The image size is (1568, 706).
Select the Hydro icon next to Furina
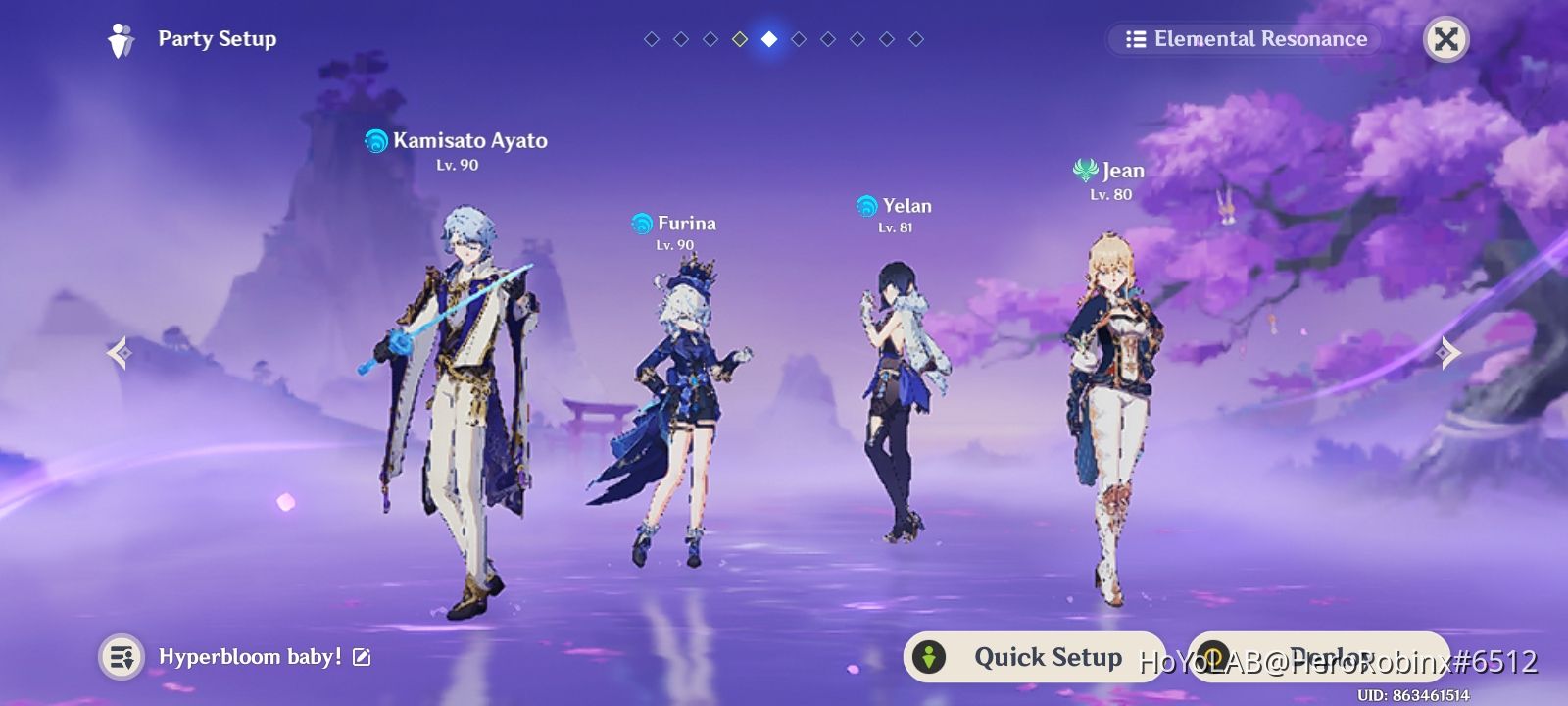click(x=641, y=223)
